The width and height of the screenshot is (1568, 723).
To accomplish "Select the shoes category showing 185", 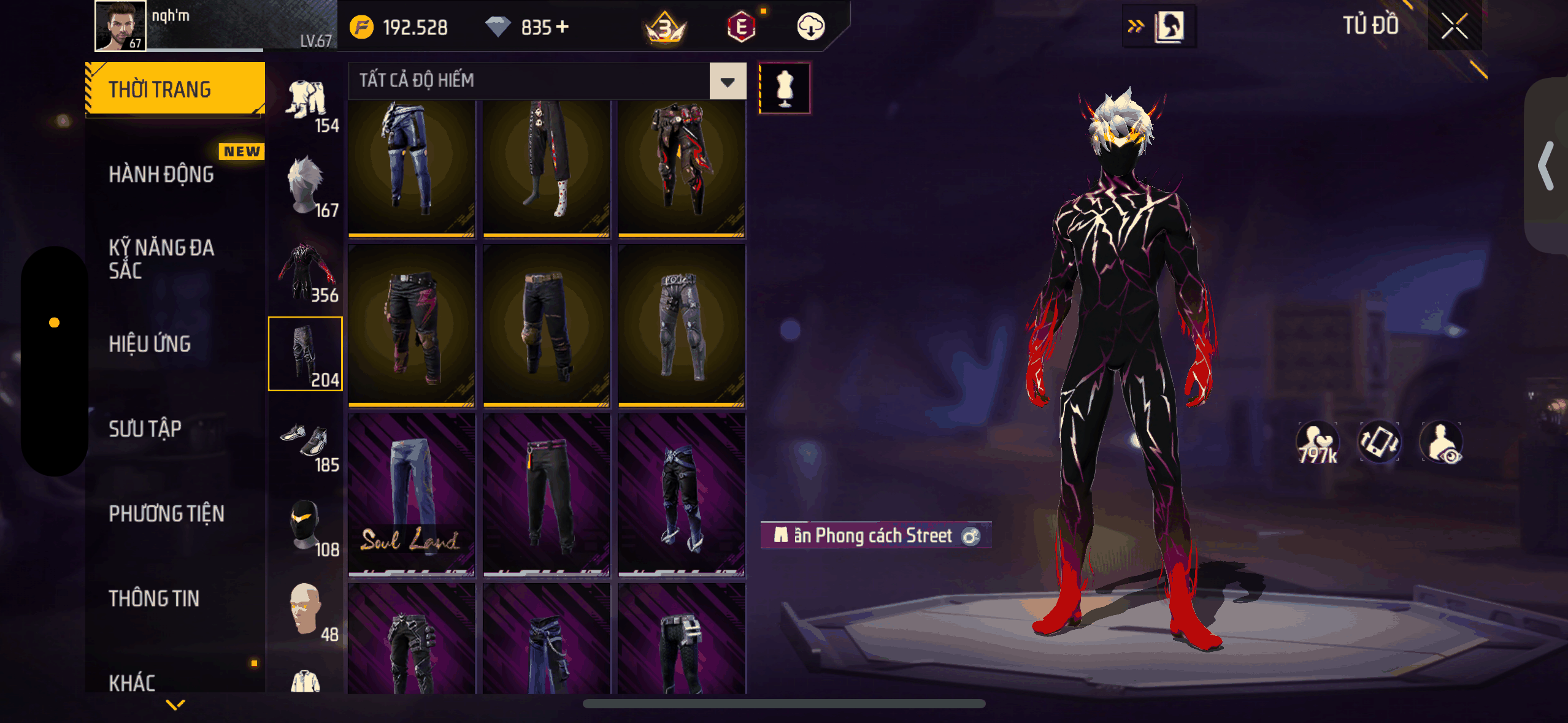I will 306,442.
